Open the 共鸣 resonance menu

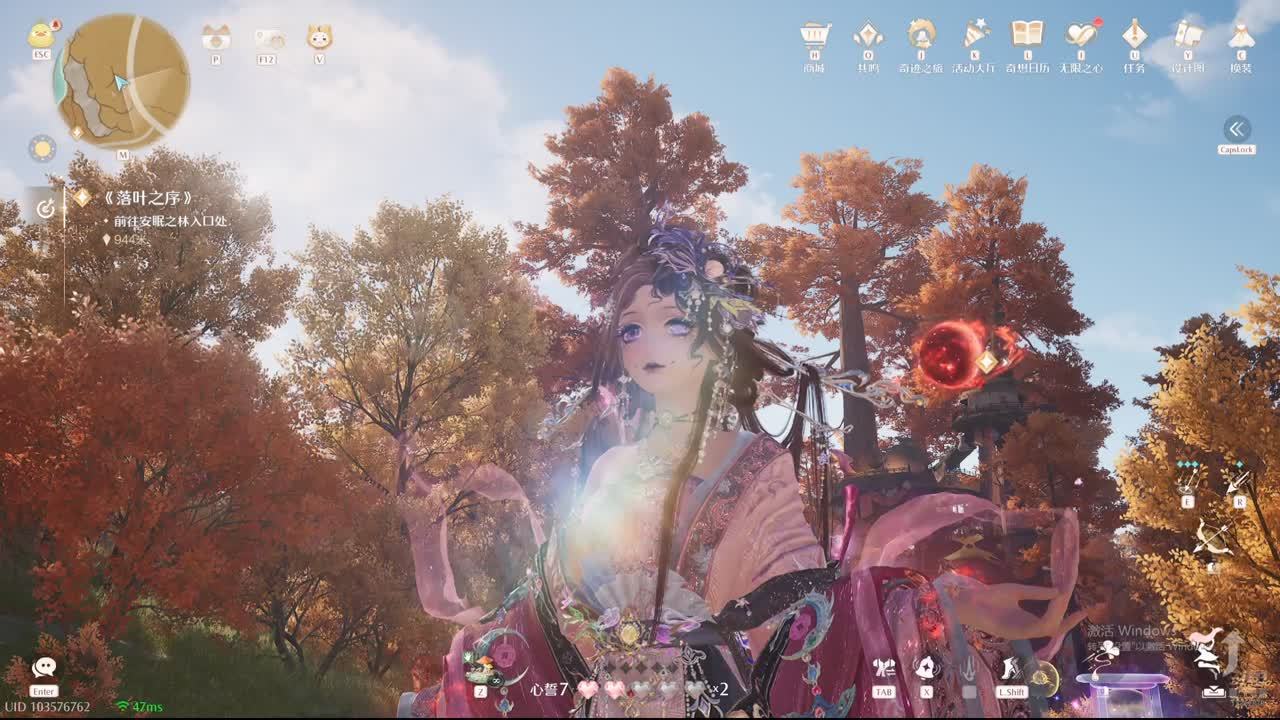pyautogui.click(x=867, y=36)
